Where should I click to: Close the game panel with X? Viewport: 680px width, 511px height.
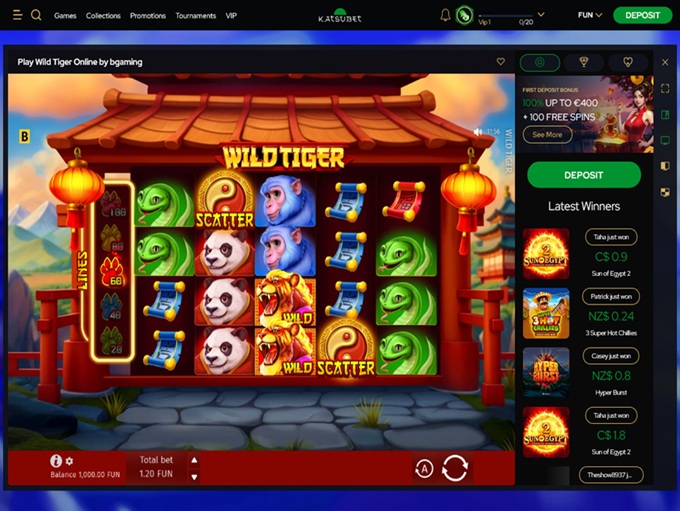click(665, 62)
